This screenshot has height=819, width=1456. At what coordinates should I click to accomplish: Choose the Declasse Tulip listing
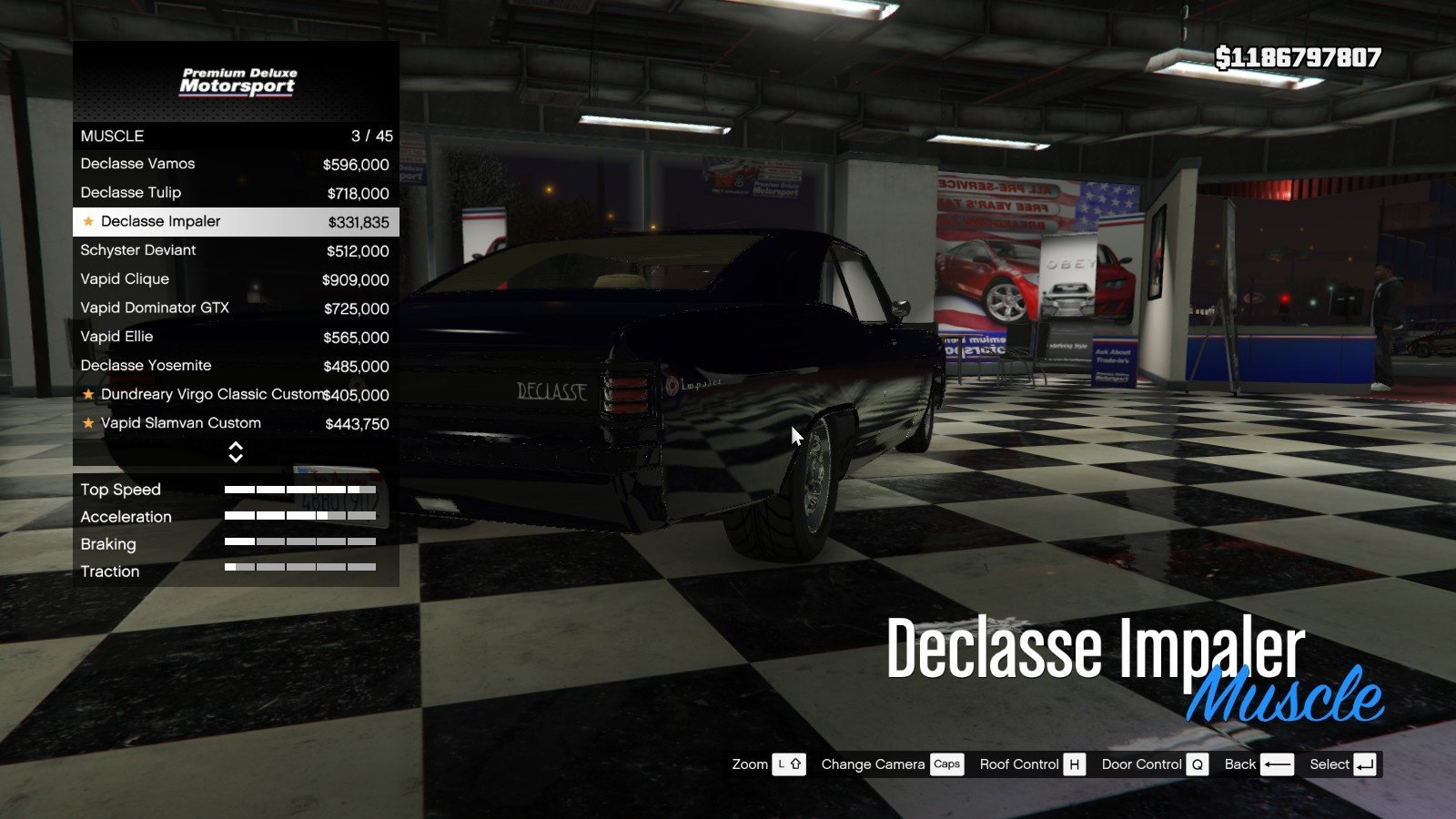pyautogui.click(x=235, y=193)
